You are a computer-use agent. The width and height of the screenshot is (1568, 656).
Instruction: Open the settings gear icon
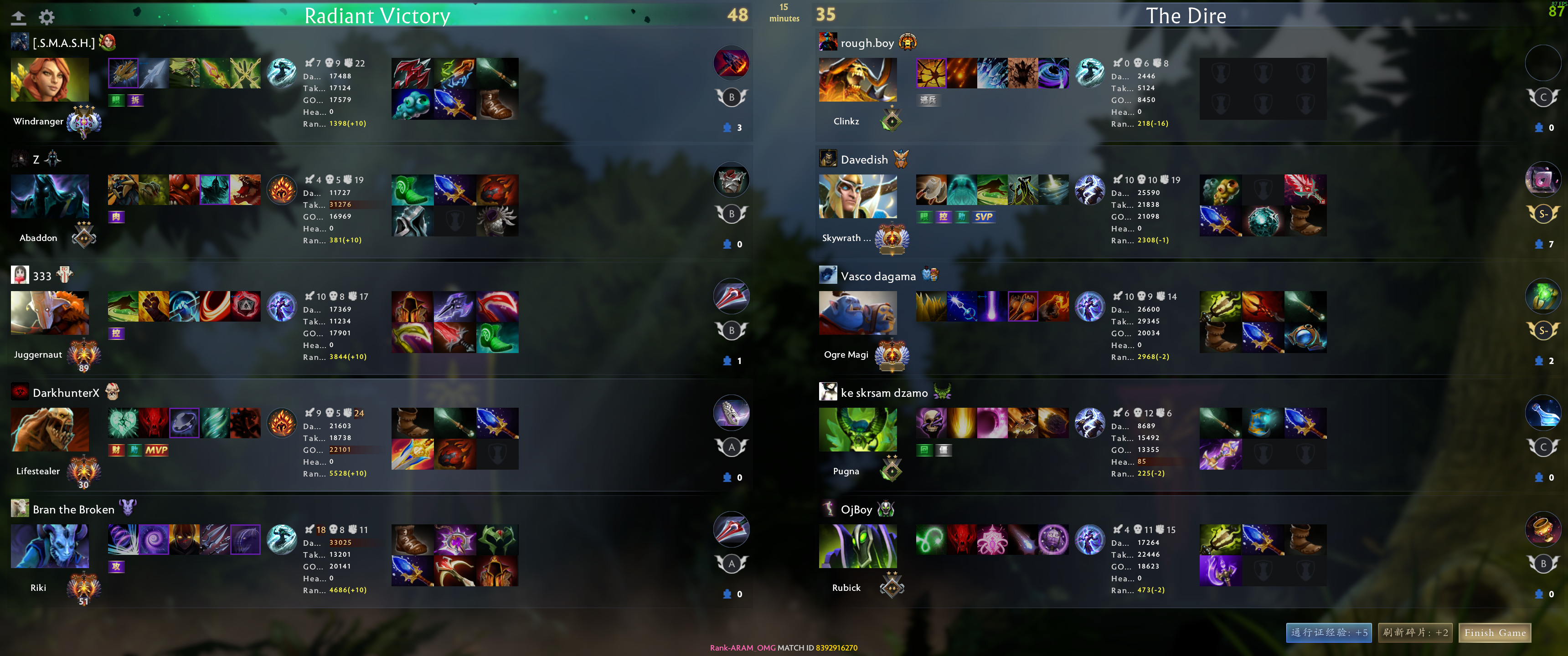[x=47, y=17]
